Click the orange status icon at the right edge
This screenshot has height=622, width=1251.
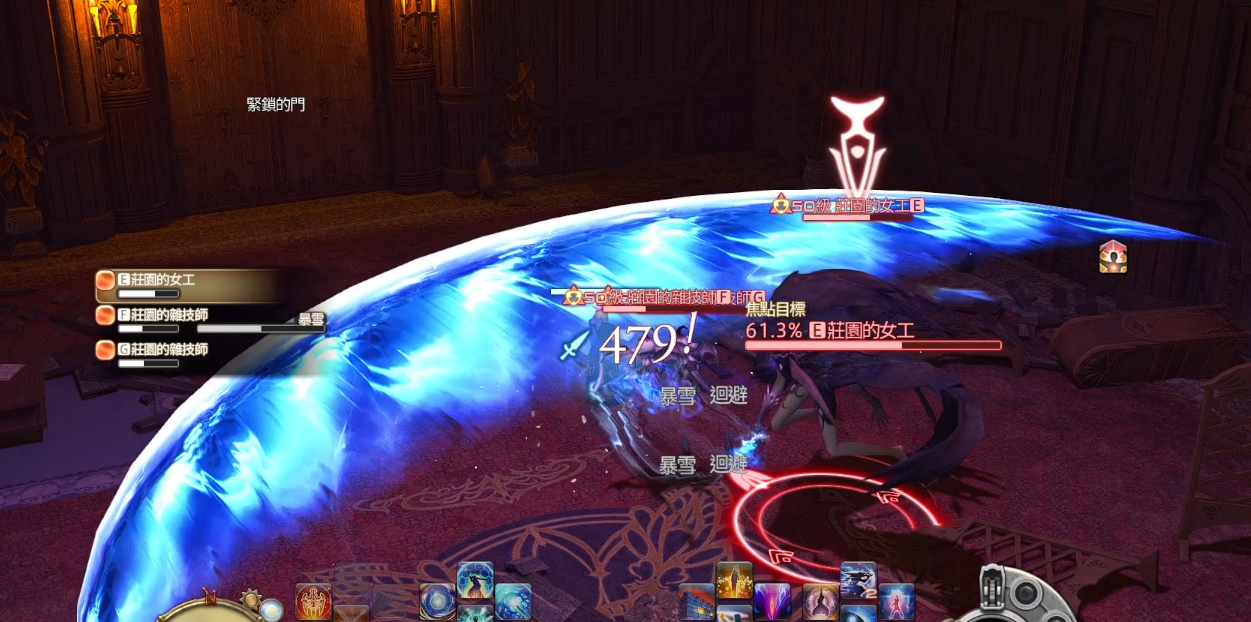[x=1113, y=257]
